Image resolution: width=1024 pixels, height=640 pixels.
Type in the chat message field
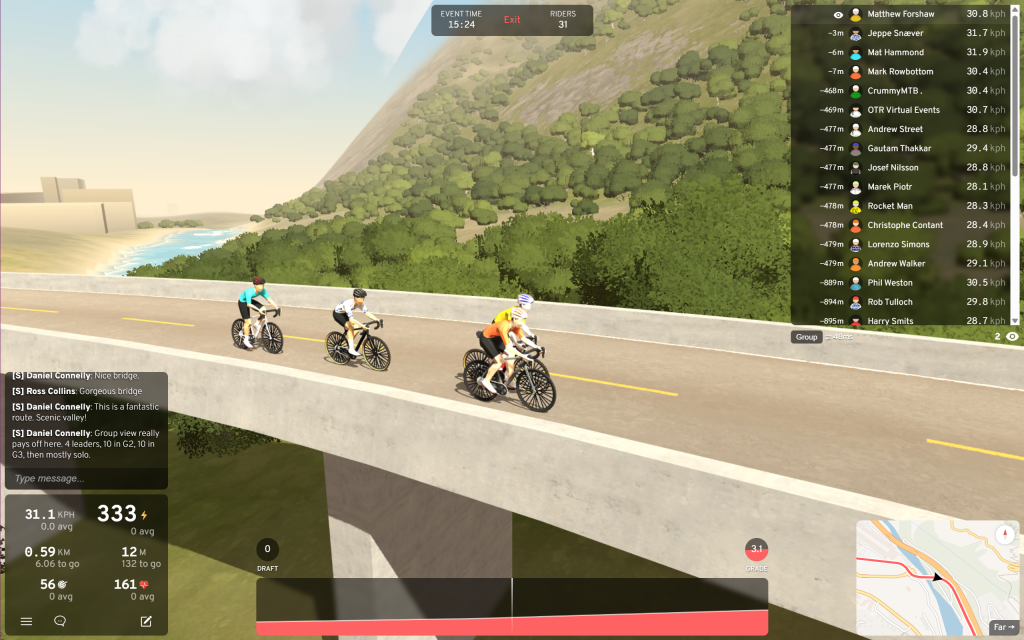pos(85,478)
